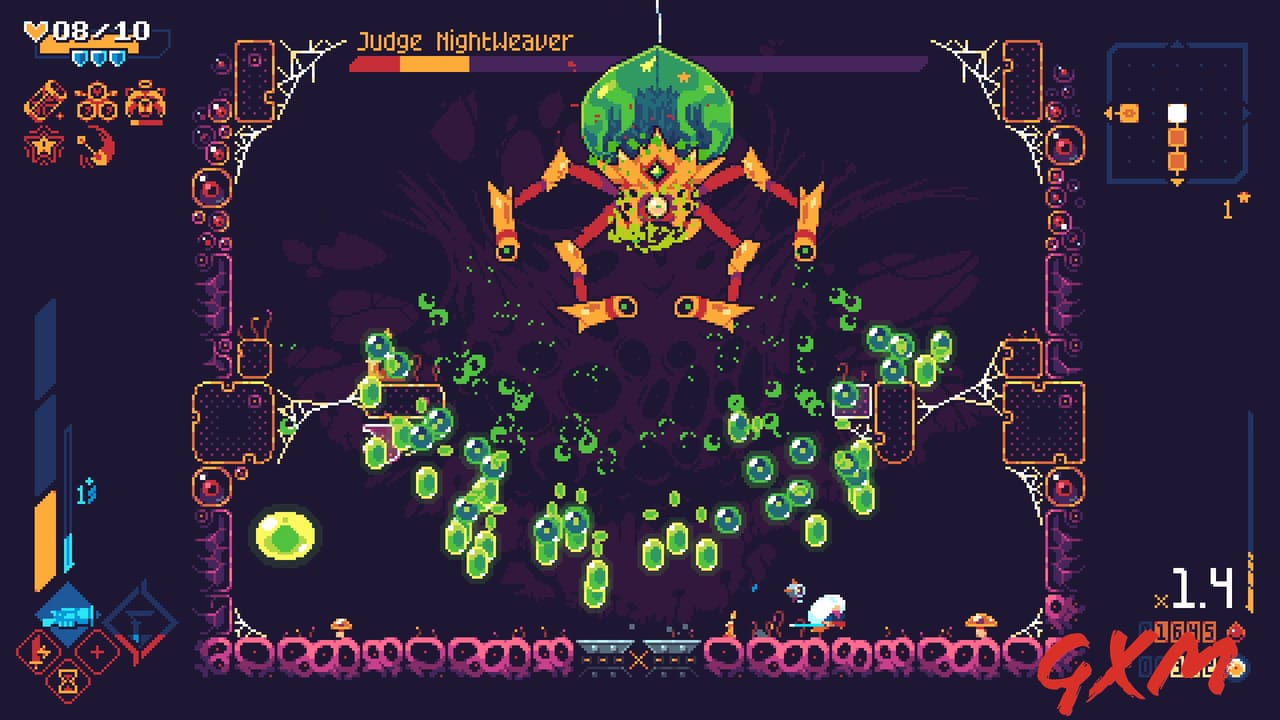
Task: Select the backpack equipment icon
Action: (144, 104)
